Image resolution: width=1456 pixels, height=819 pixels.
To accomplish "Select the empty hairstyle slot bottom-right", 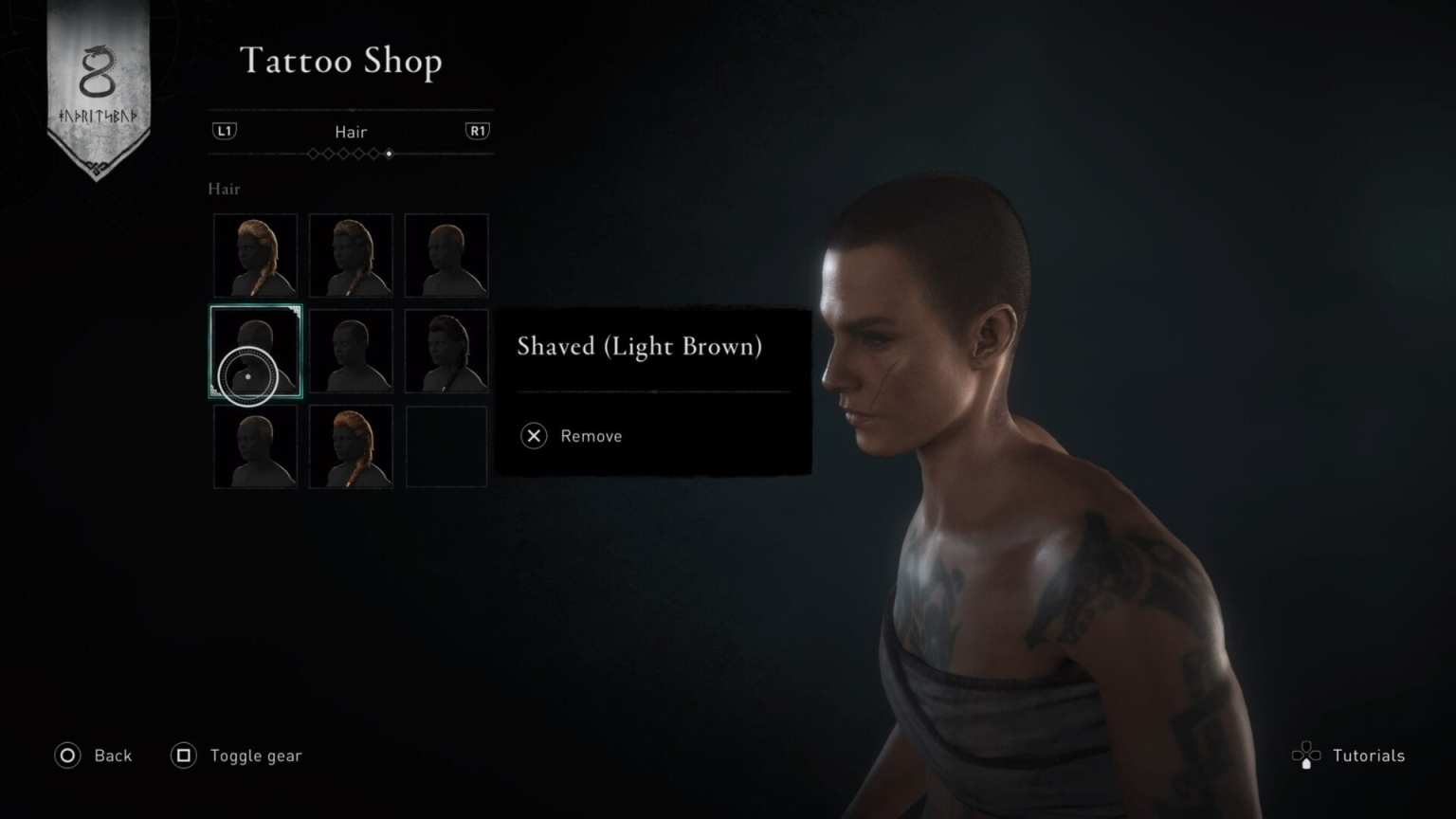I will [x=446, y=445].
